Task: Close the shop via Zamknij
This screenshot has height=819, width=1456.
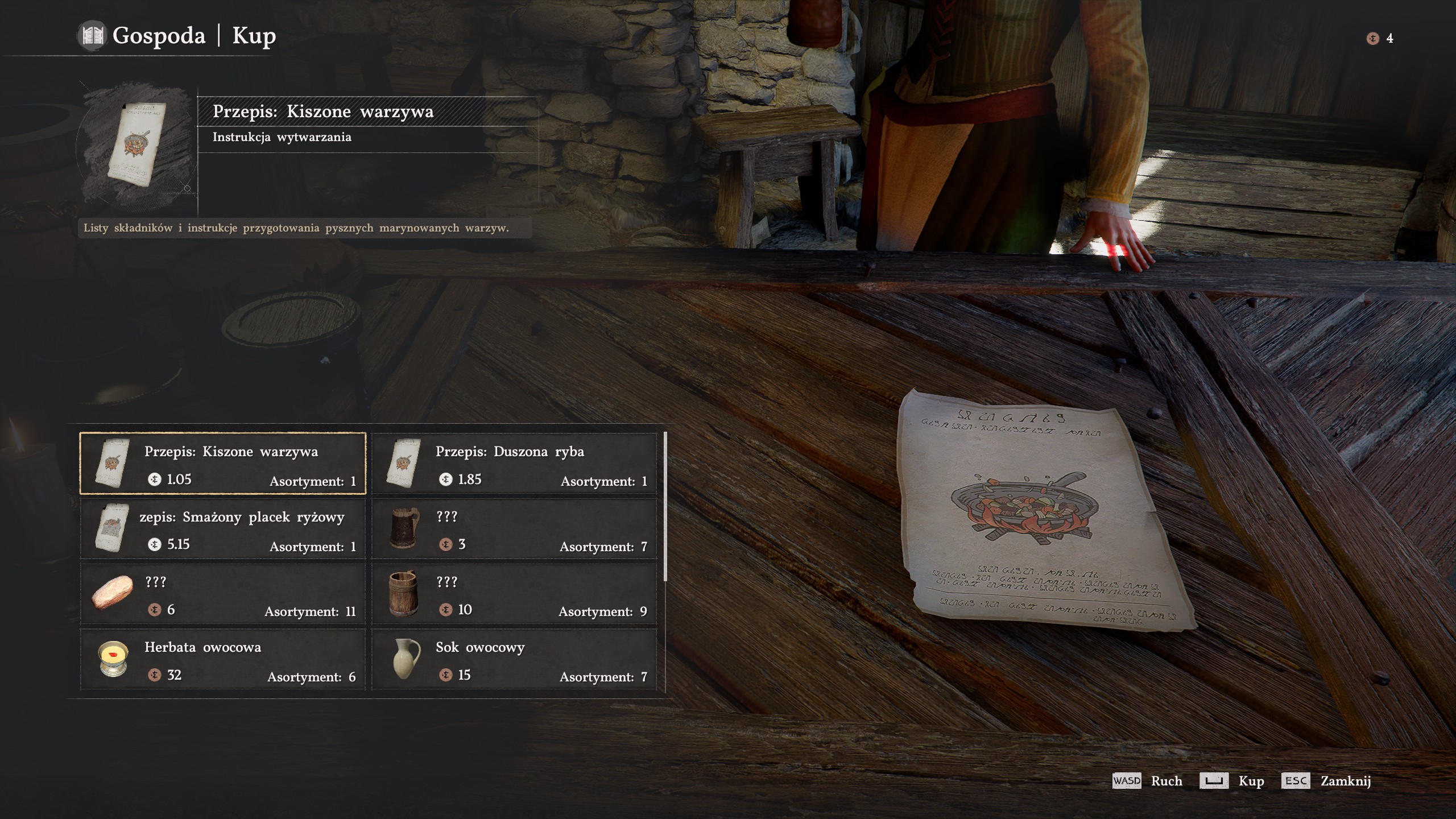Action: coord(1345,781)
